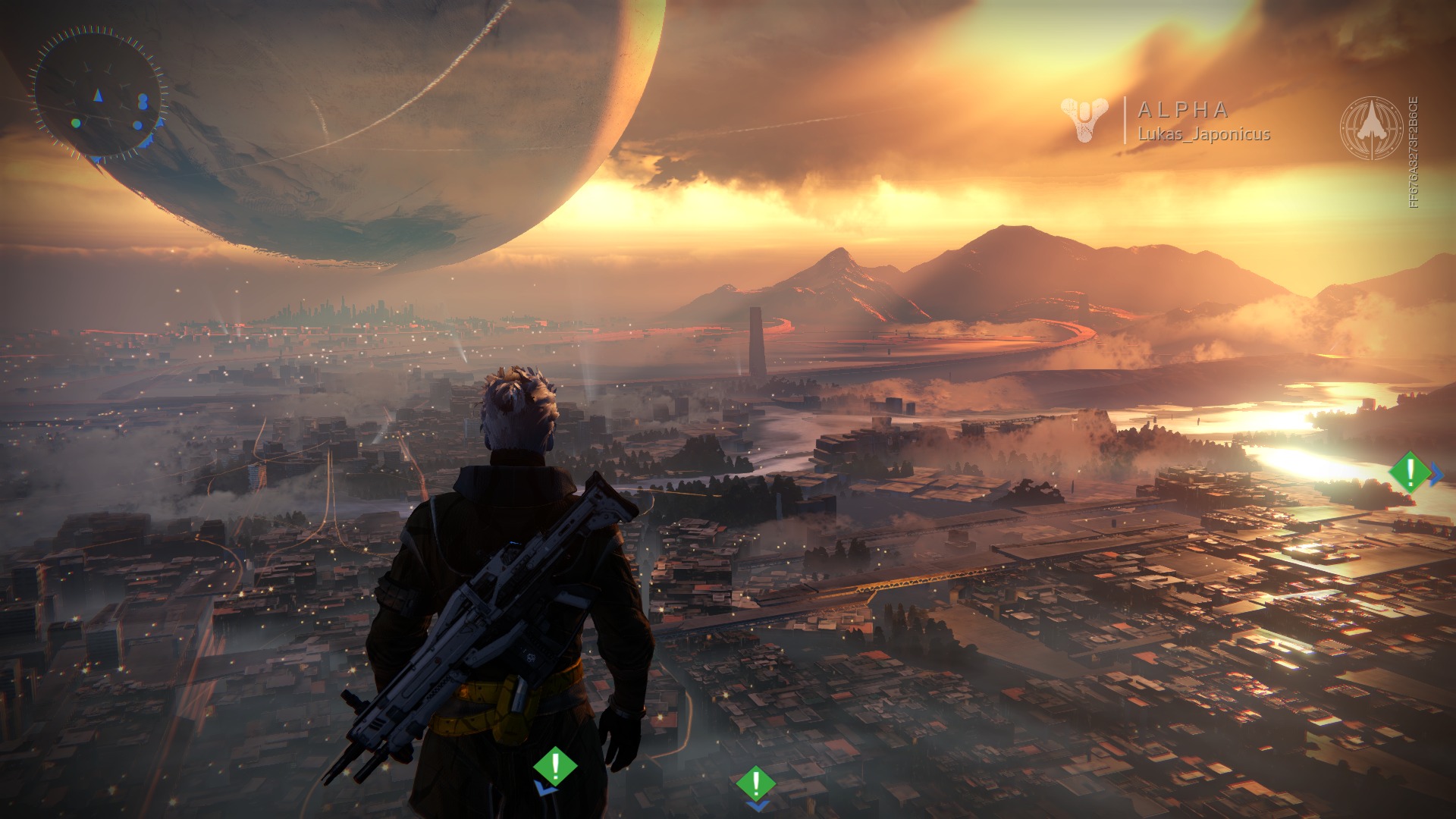This screenshot has width=1456, height=819.
Task: Click the blue player triangle inside the radar
Action: [x=98, y=97]
